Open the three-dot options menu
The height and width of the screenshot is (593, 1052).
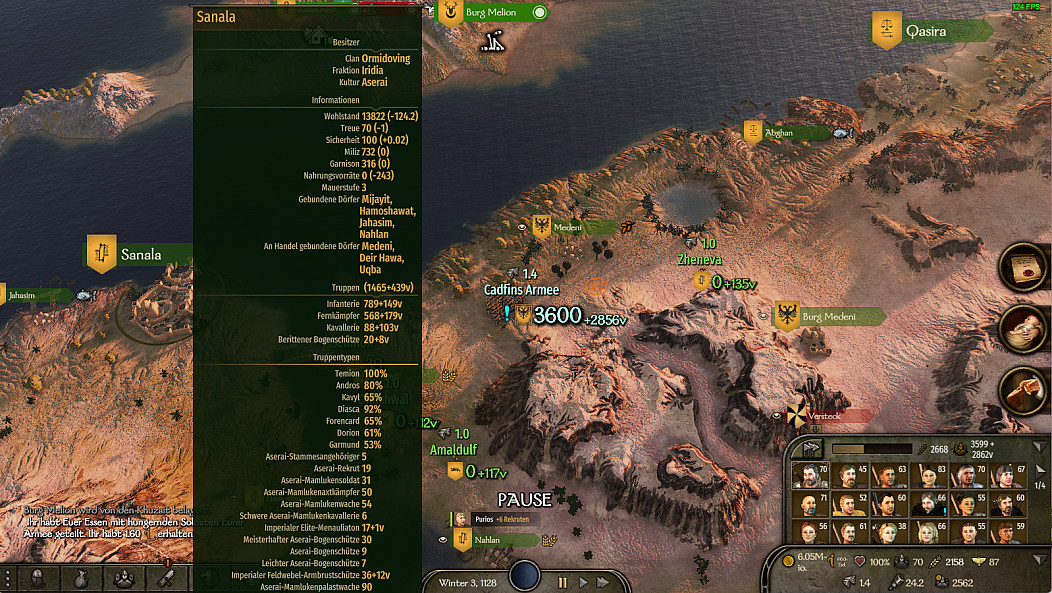click(7, 578)
